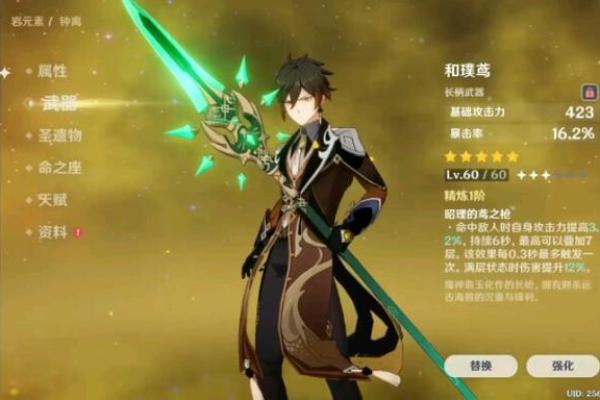600x400 pixels.
Task: Show the 天赋 talents tab
Action: pyautogui.click(x=52, y=200)
